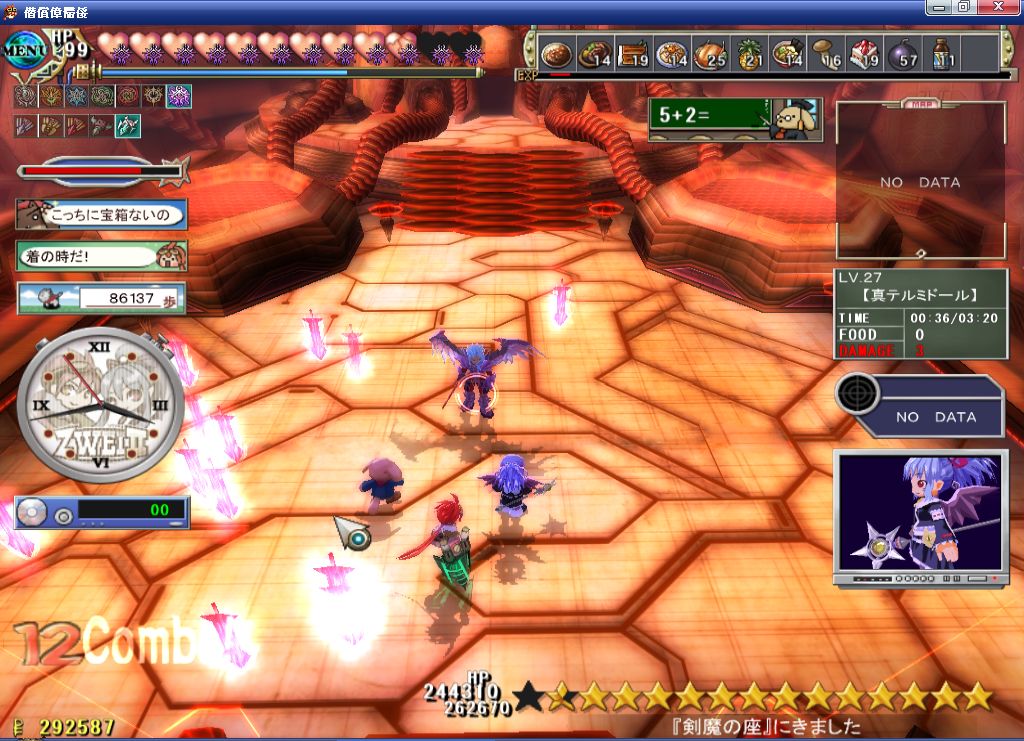Viewport: 1024px width, 741px height.
Task: Close the game window
Action: (x=1006, y=7)
